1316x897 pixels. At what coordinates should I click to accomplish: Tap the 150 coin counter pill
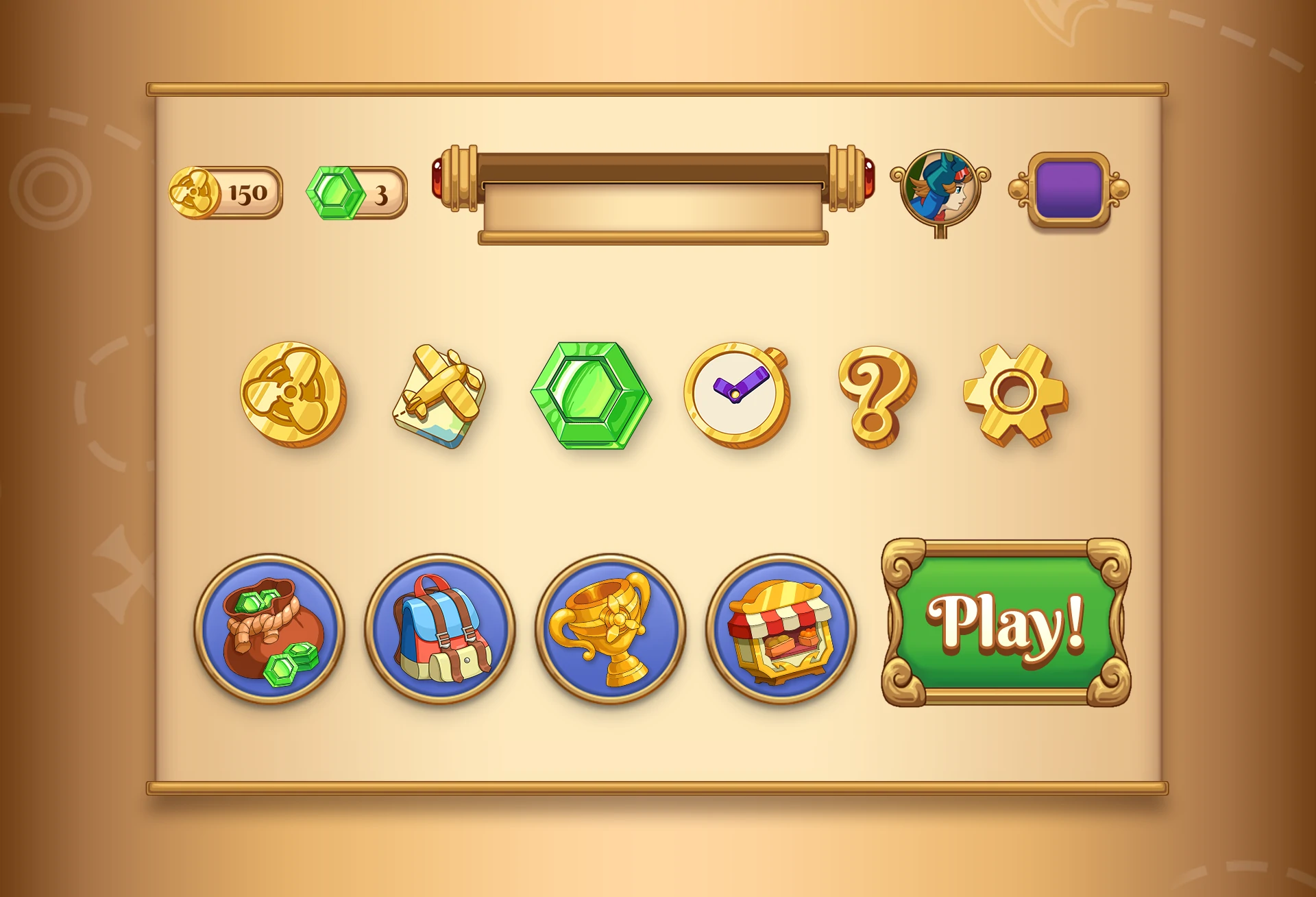point(226,193)
